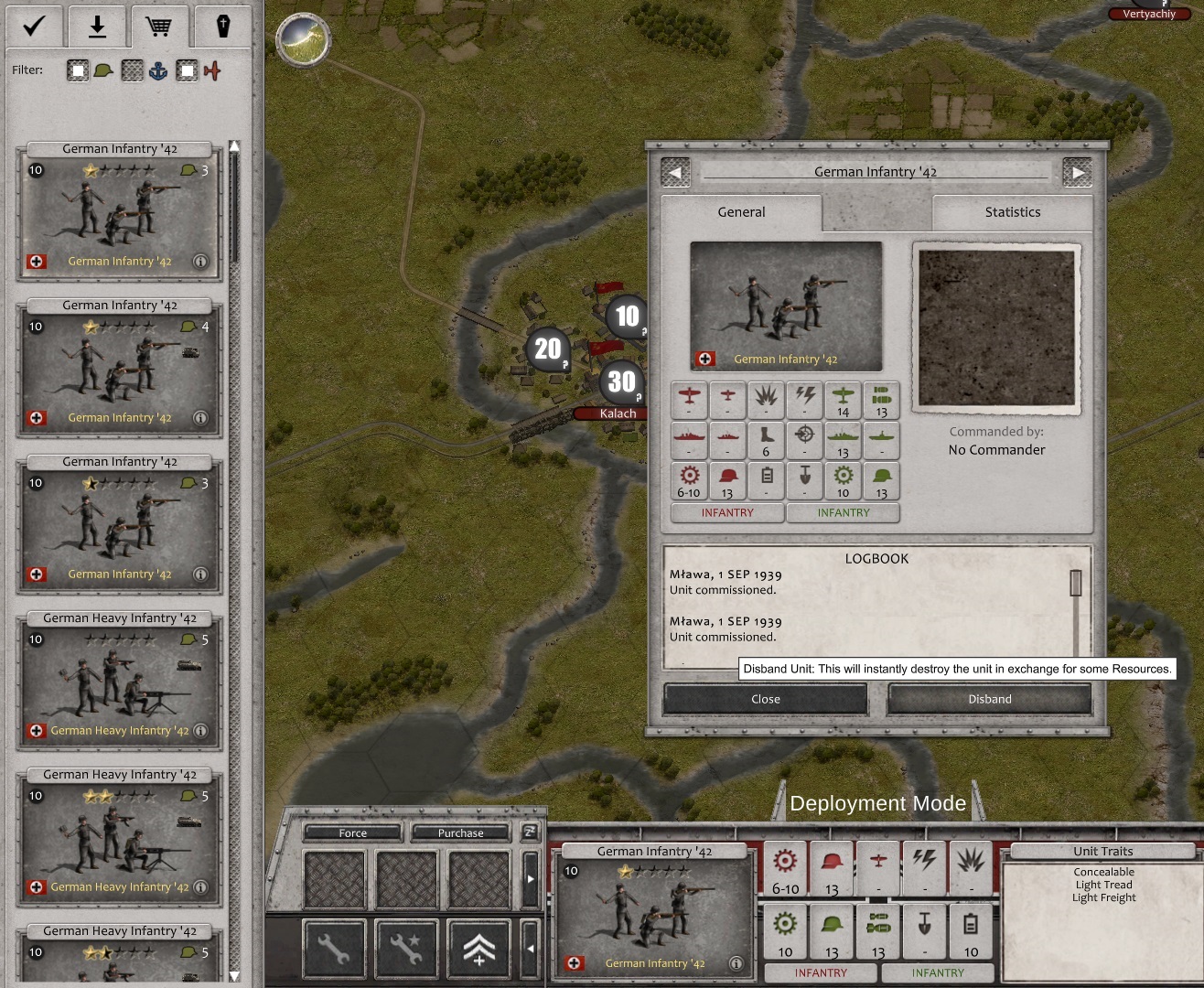This screenshot has height=988, width=1204.
Task: Open the Force list
Action: pos(352,832)
